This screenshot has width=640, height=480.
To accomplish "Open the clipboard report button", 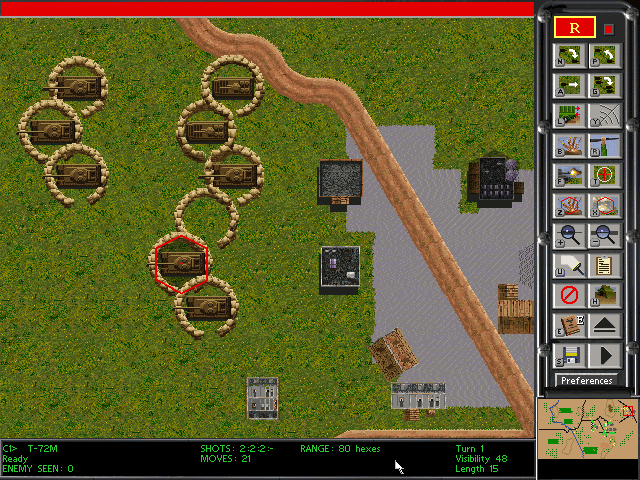I will pos(603,266).
